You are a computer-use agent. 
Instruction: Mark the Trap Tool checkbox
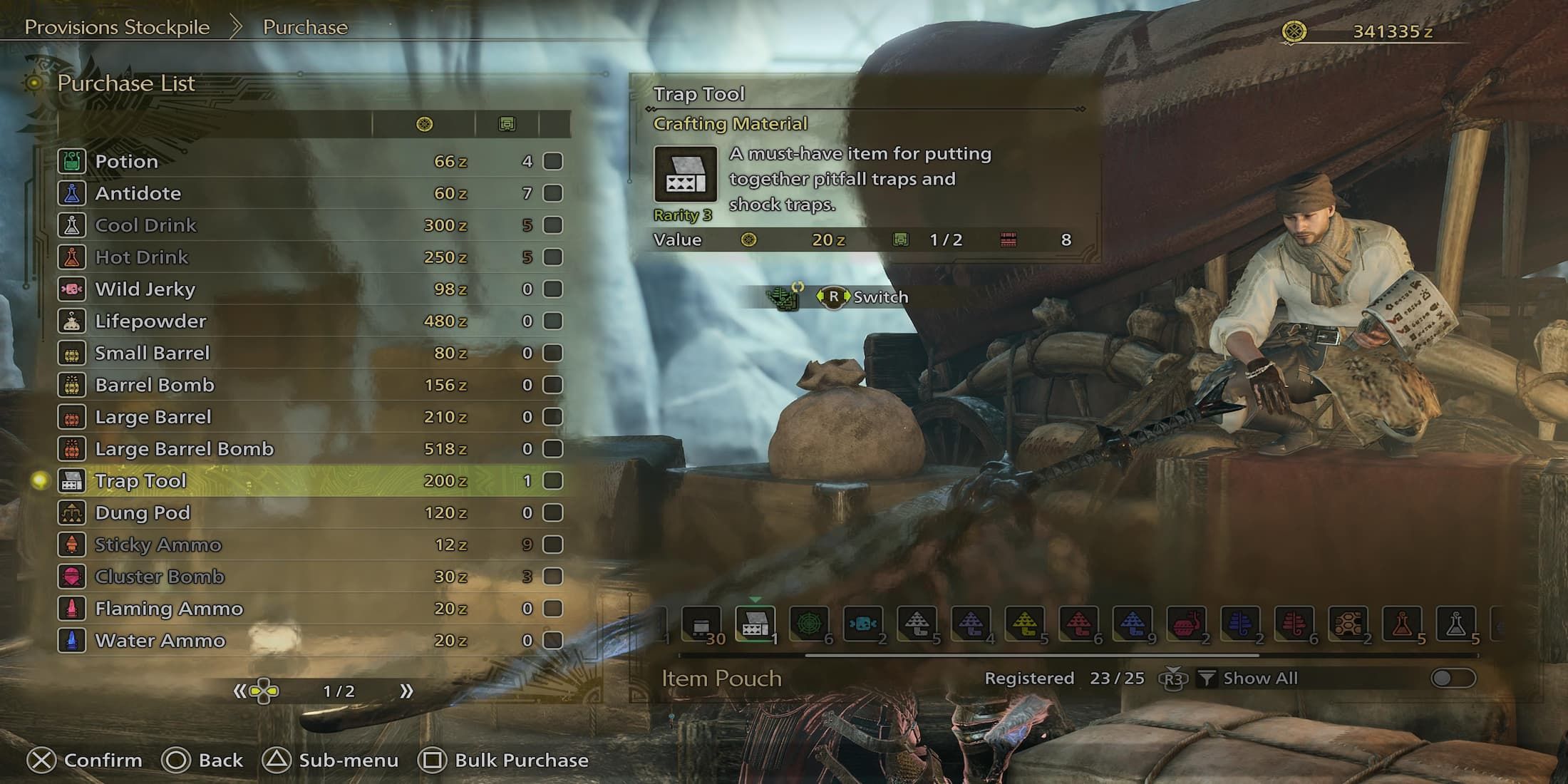(x=553, y=481)
